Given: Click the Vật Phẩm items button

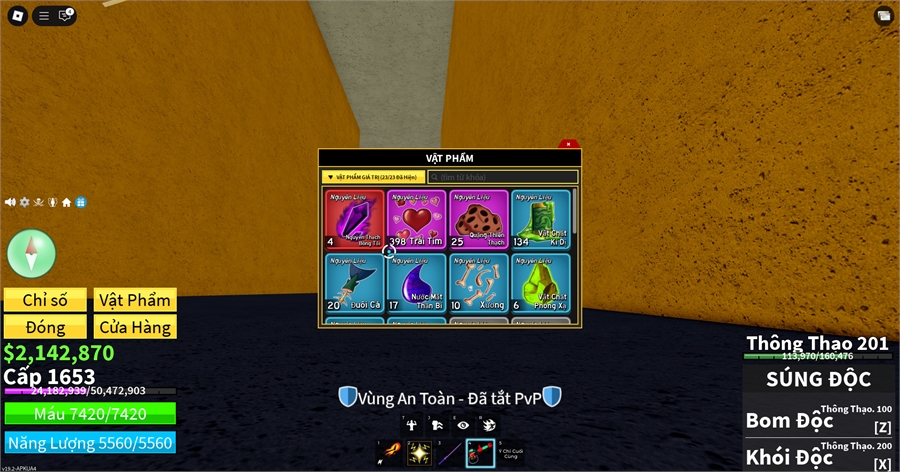Looking at the screenshot, I should pos(135,300).
